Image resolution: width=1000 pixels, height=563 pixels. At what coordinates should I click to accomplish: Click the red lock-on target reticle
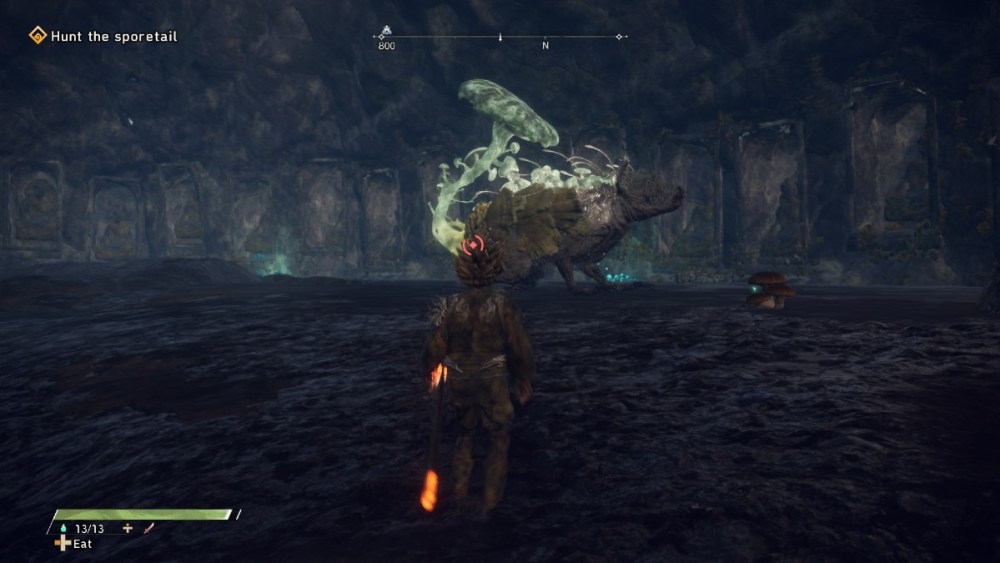pyautogui.click(x=473, y=245)
